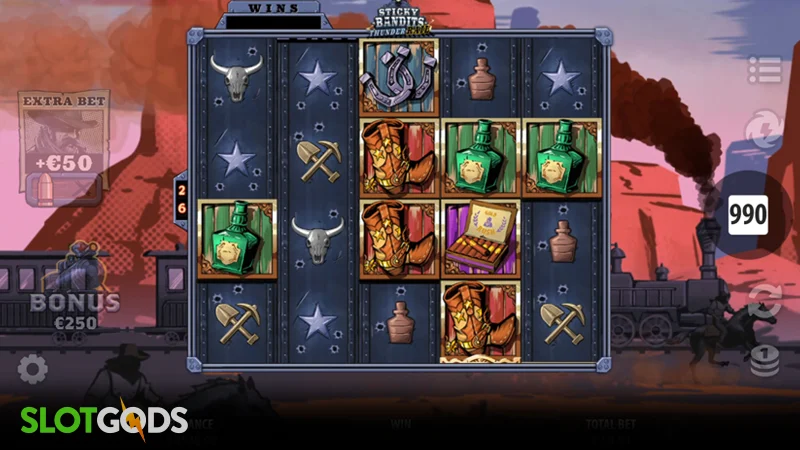
Task: Buy the Bonus for €250
Action: click(x=74, y=290)
